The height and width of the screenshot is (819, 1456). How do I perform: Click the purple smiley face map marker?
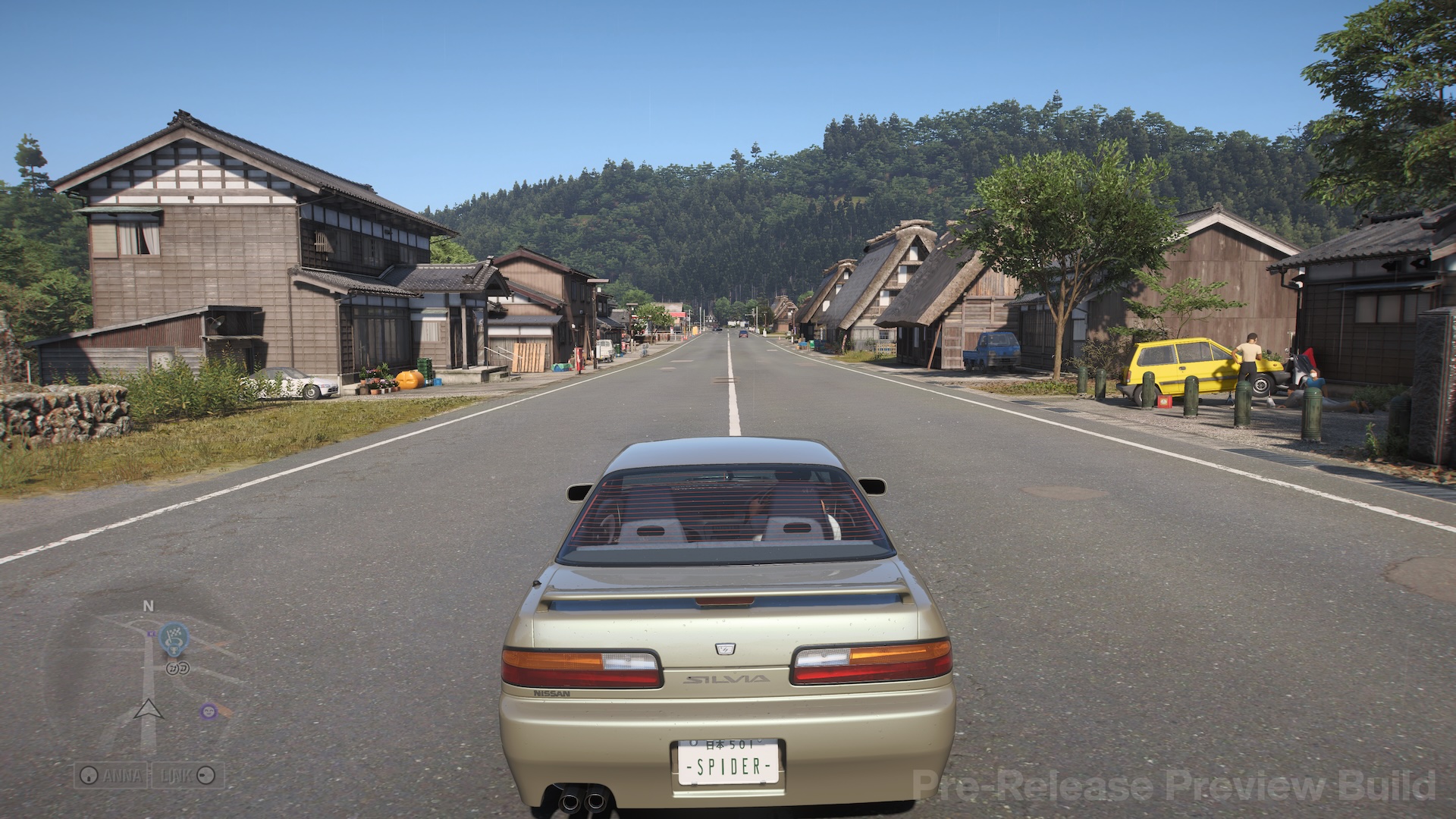tap(207, 711)
